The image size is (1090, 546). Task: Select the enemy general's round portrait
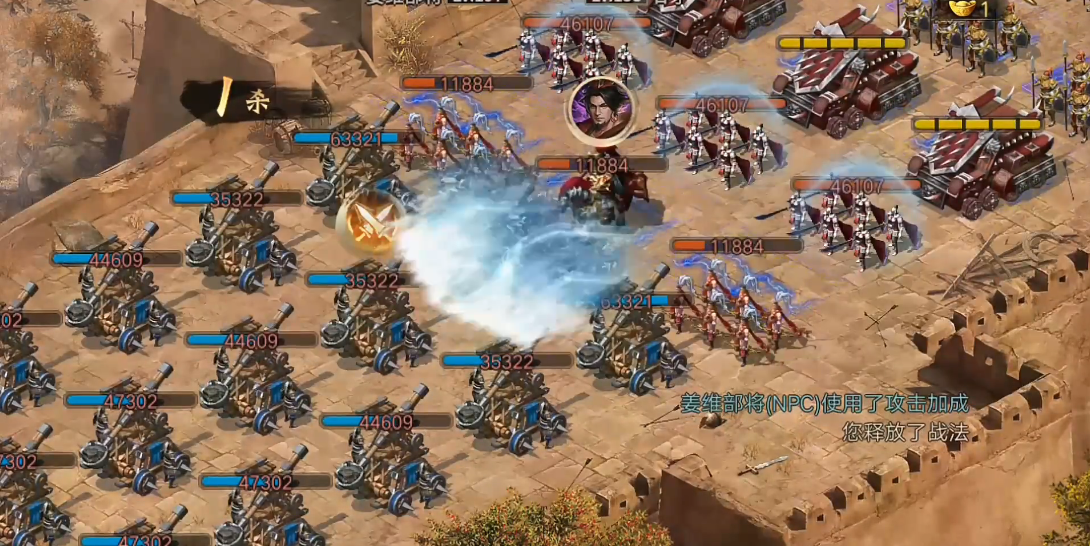(x=601, y=110)
